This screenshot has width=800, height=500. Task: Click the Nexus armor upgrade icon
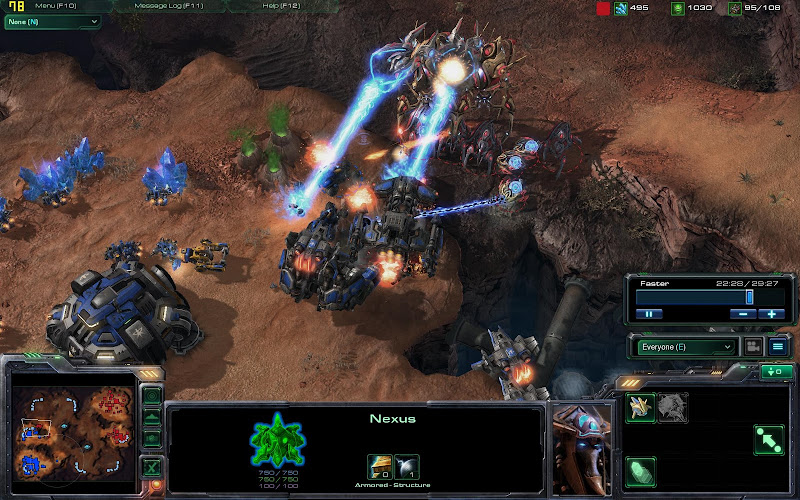click(x=380, y=465)
